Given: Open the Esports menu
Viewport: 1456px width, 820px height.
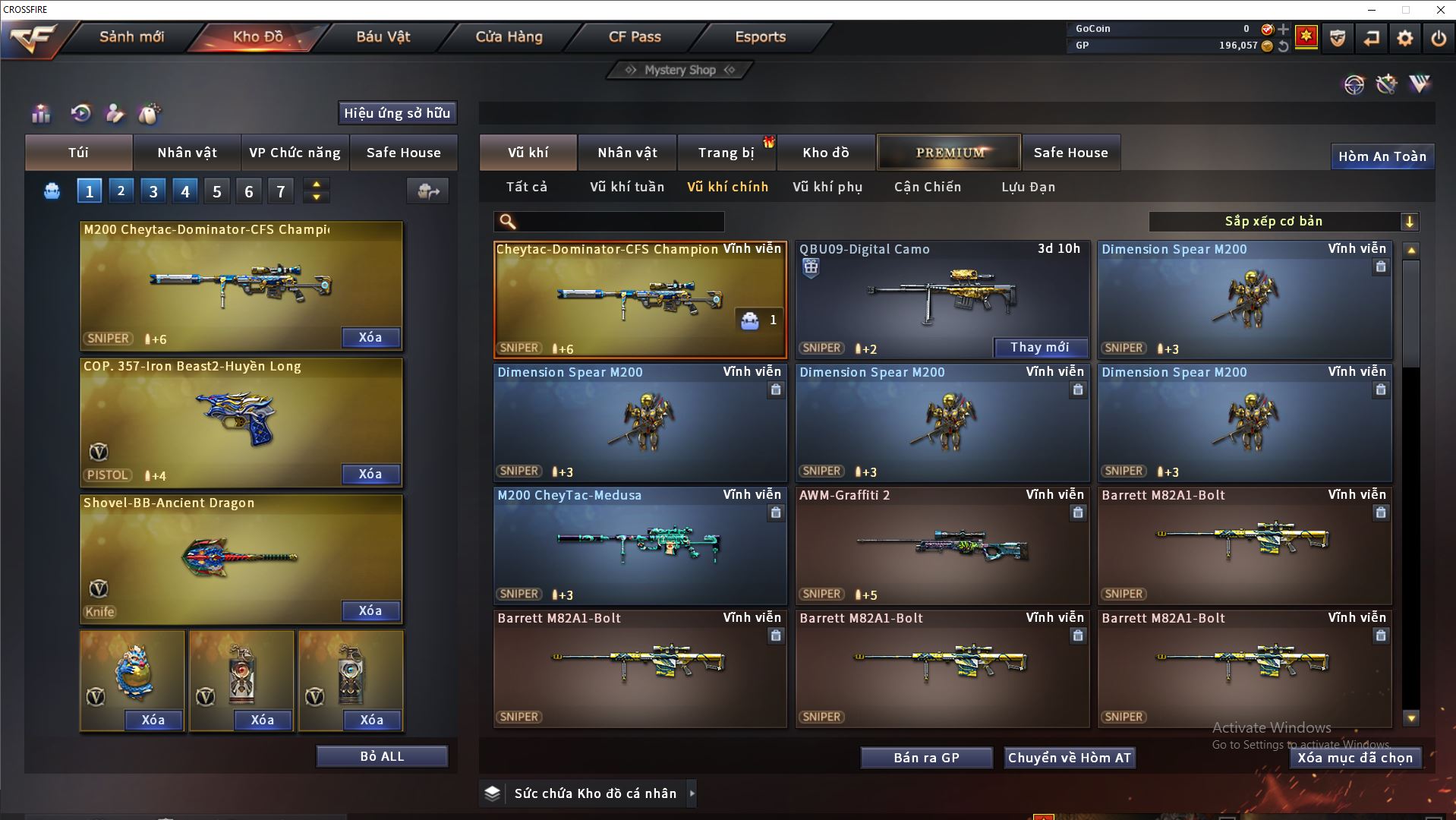Looking at the screenshot, I should tap(760, 36).
